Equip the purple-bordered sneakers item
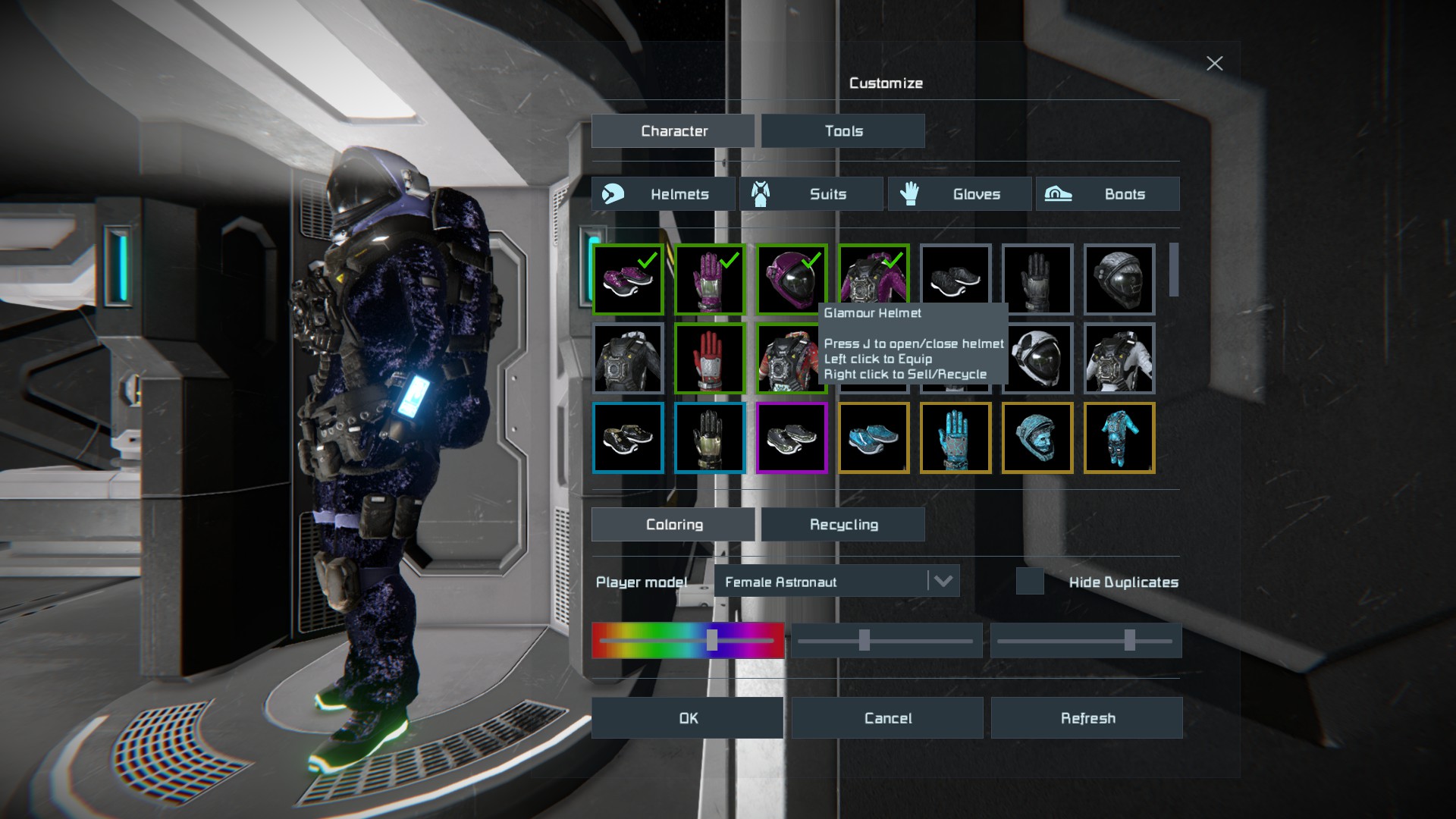The image size is (1456, 819). pyautogui.click(x=792, y=438)
